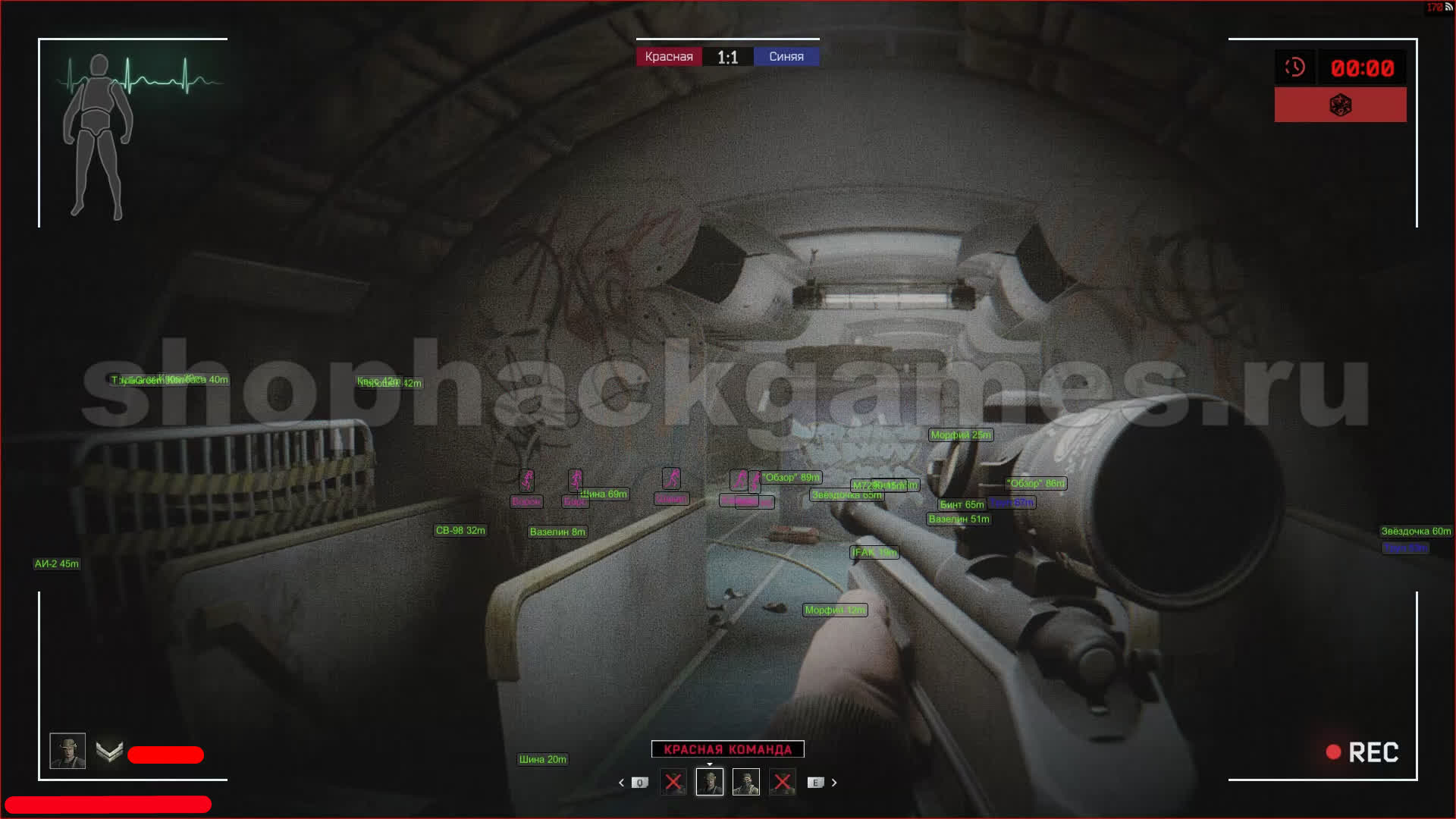The height and width of the screenshot is (819, 1456).
Task: Click the rank chevron icon beside avatar
Action: click(110, 752)
